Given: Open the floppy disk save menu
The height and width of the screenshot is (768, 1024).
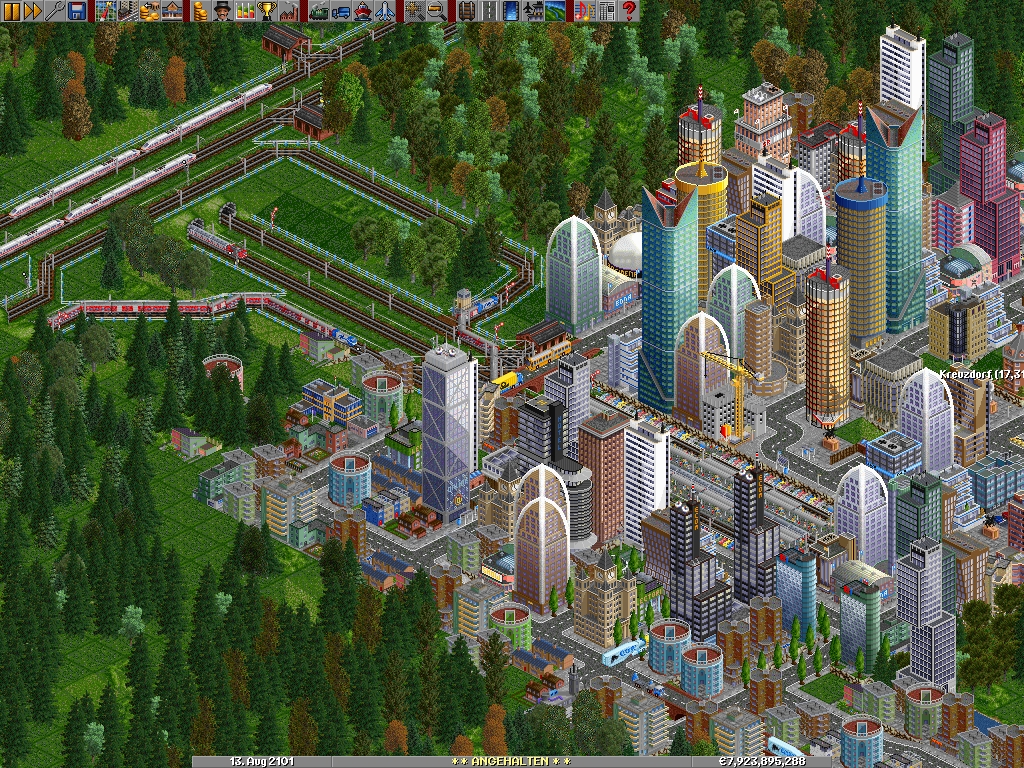Looking at the screenshot, I should click(x=77, y=11).
